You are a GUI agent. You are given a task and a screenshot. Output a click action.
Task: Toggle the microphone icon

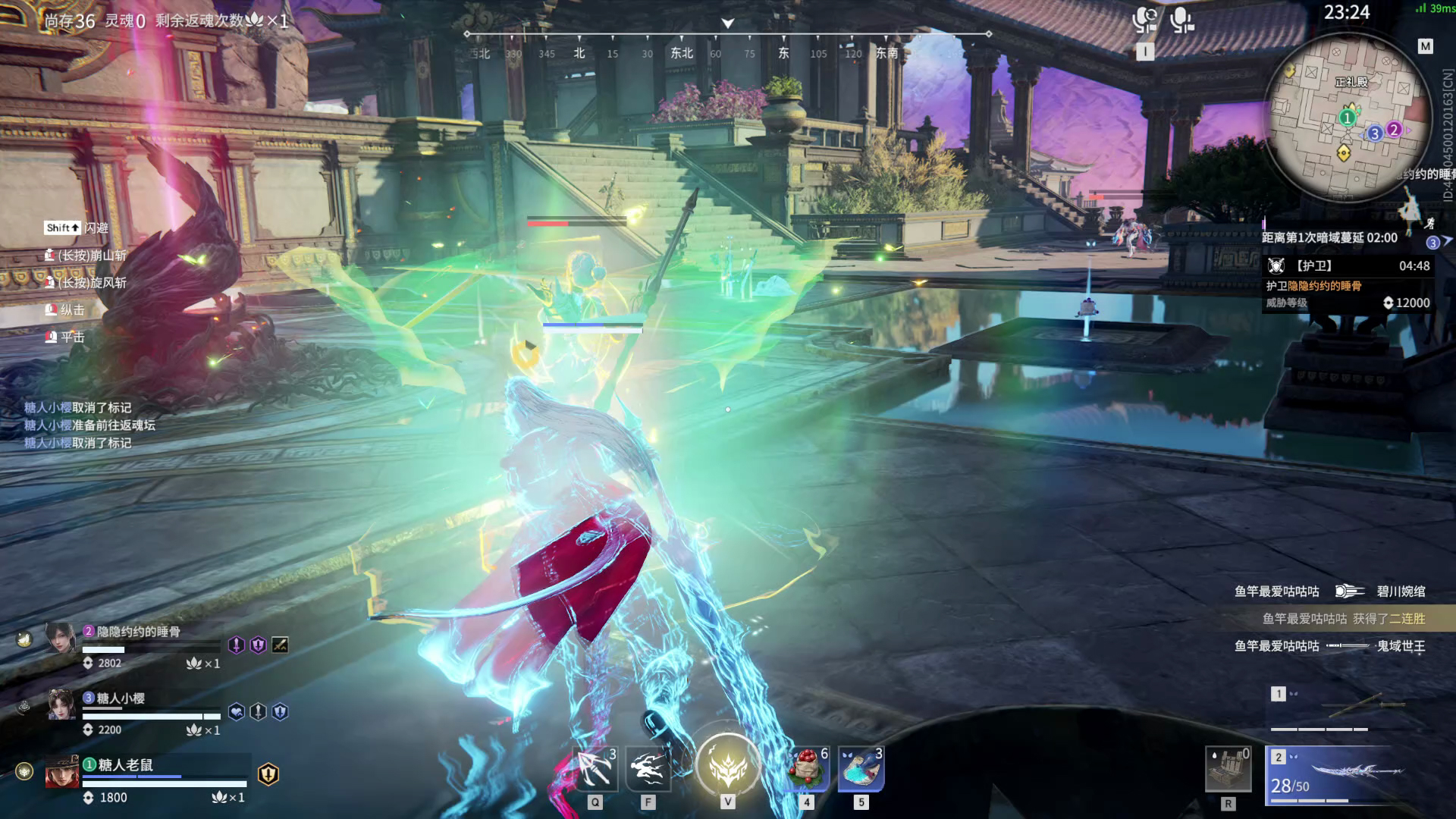point(1181,20)
